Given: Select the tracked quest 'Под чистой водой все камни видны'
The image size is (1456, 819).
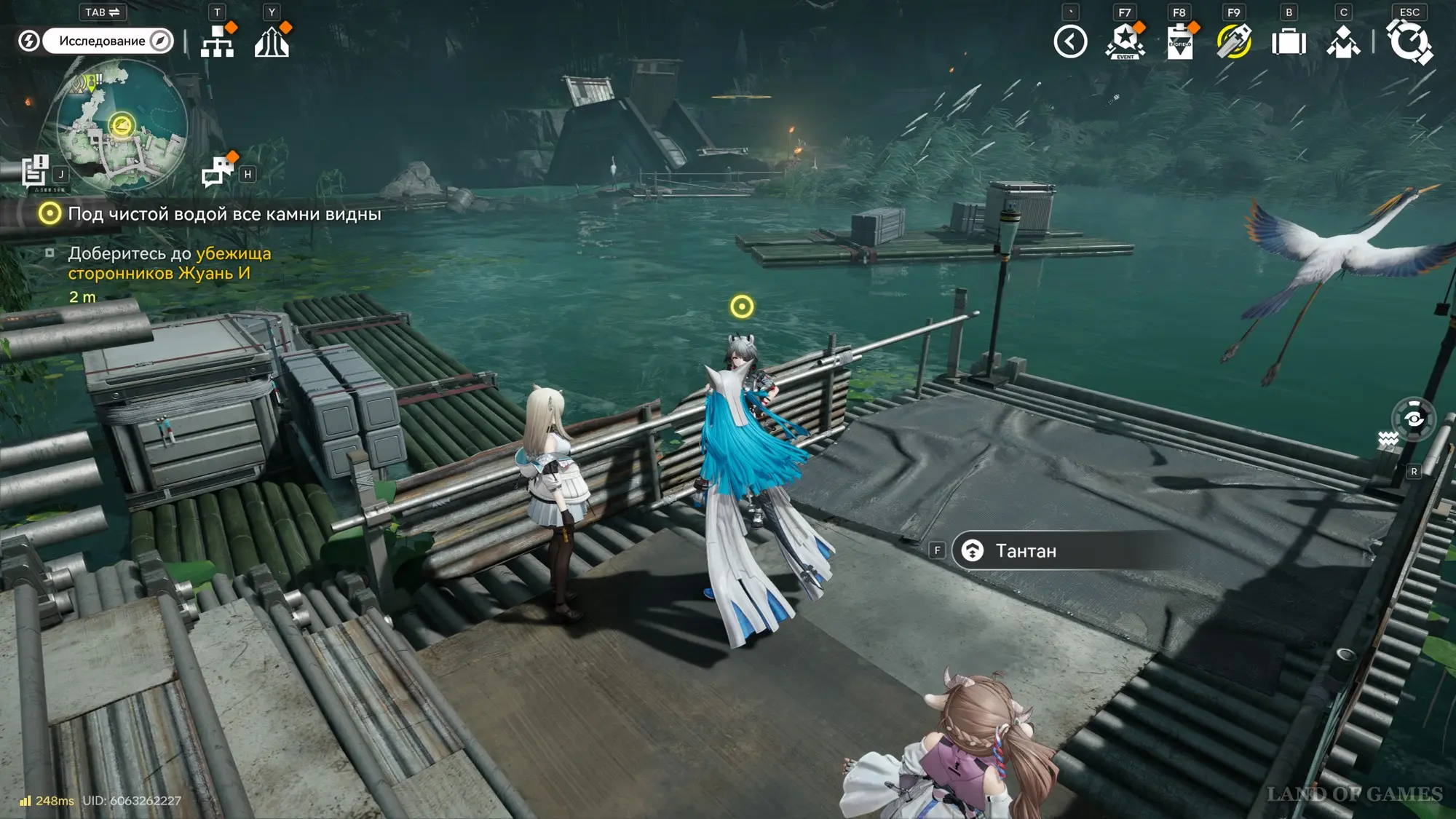Looking at the screenshot, I should point(224,214).
